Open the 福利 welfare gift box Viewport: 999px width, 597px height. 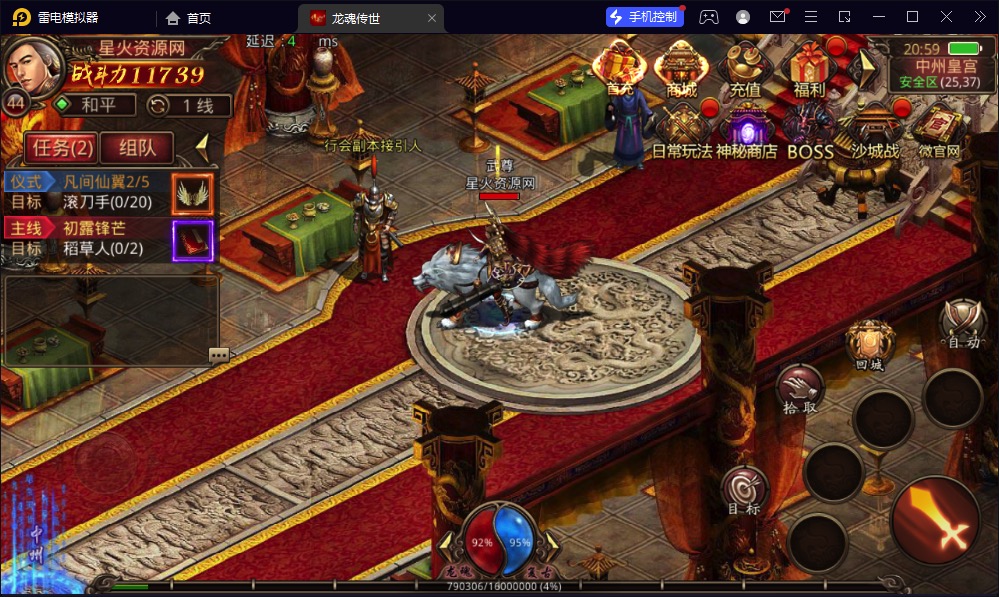808,68
